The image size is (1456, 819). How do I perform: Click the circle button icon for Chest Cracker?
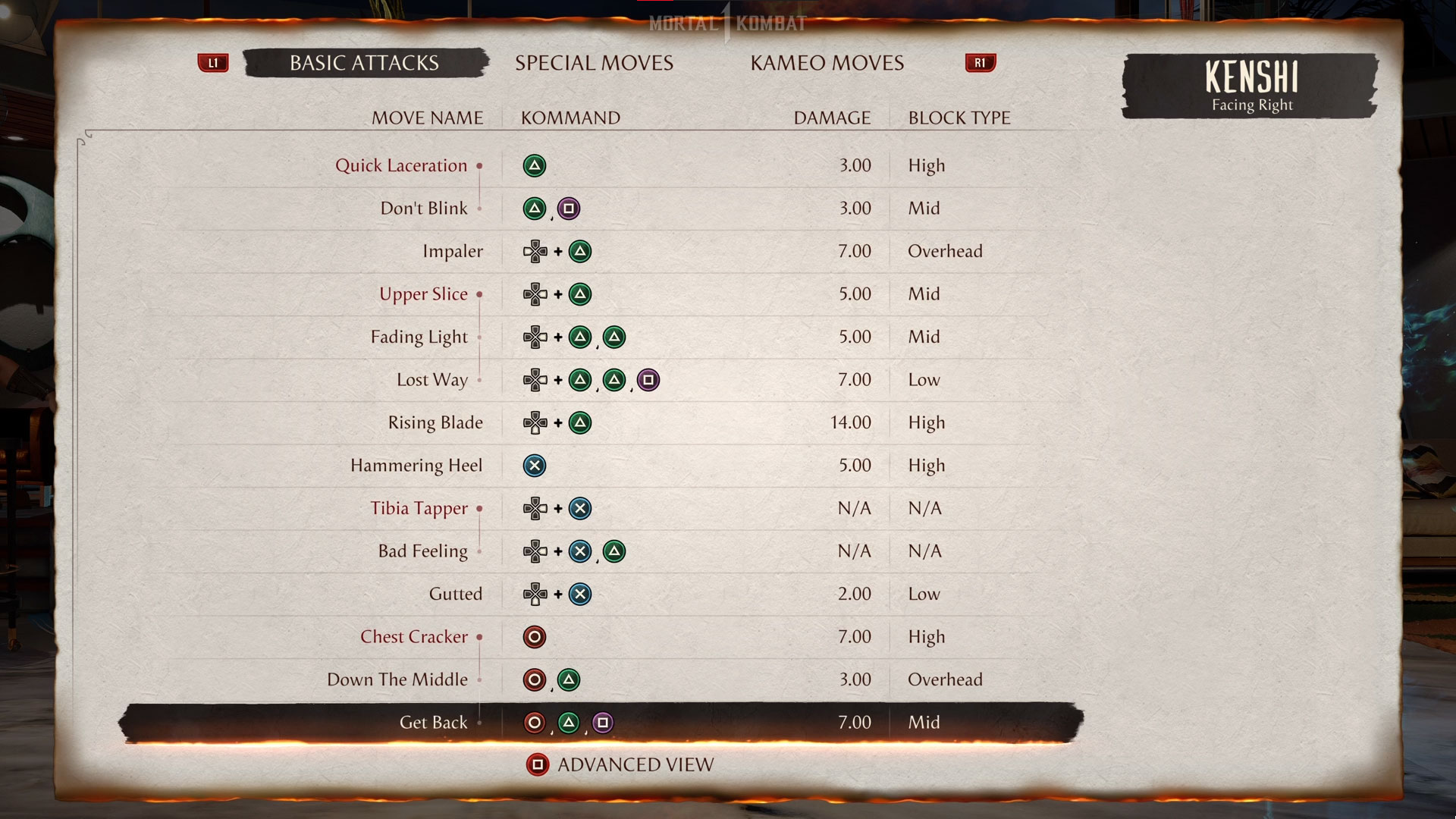pyautogui.click(x=535, y=637)
